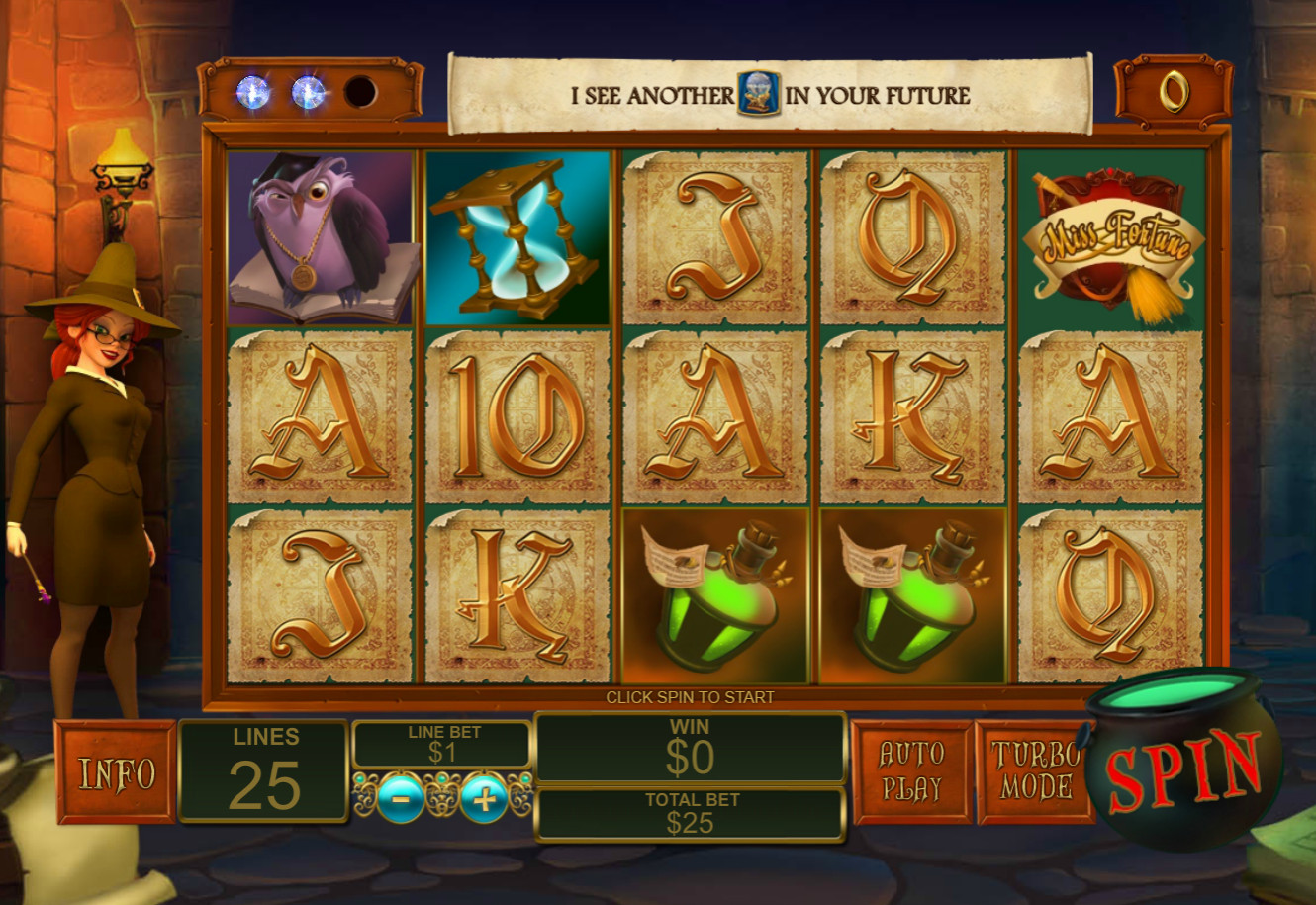Viewport: 1316px width, 905px height.
Task: Select the Lines 25 panel
Action: click(264, 771)
